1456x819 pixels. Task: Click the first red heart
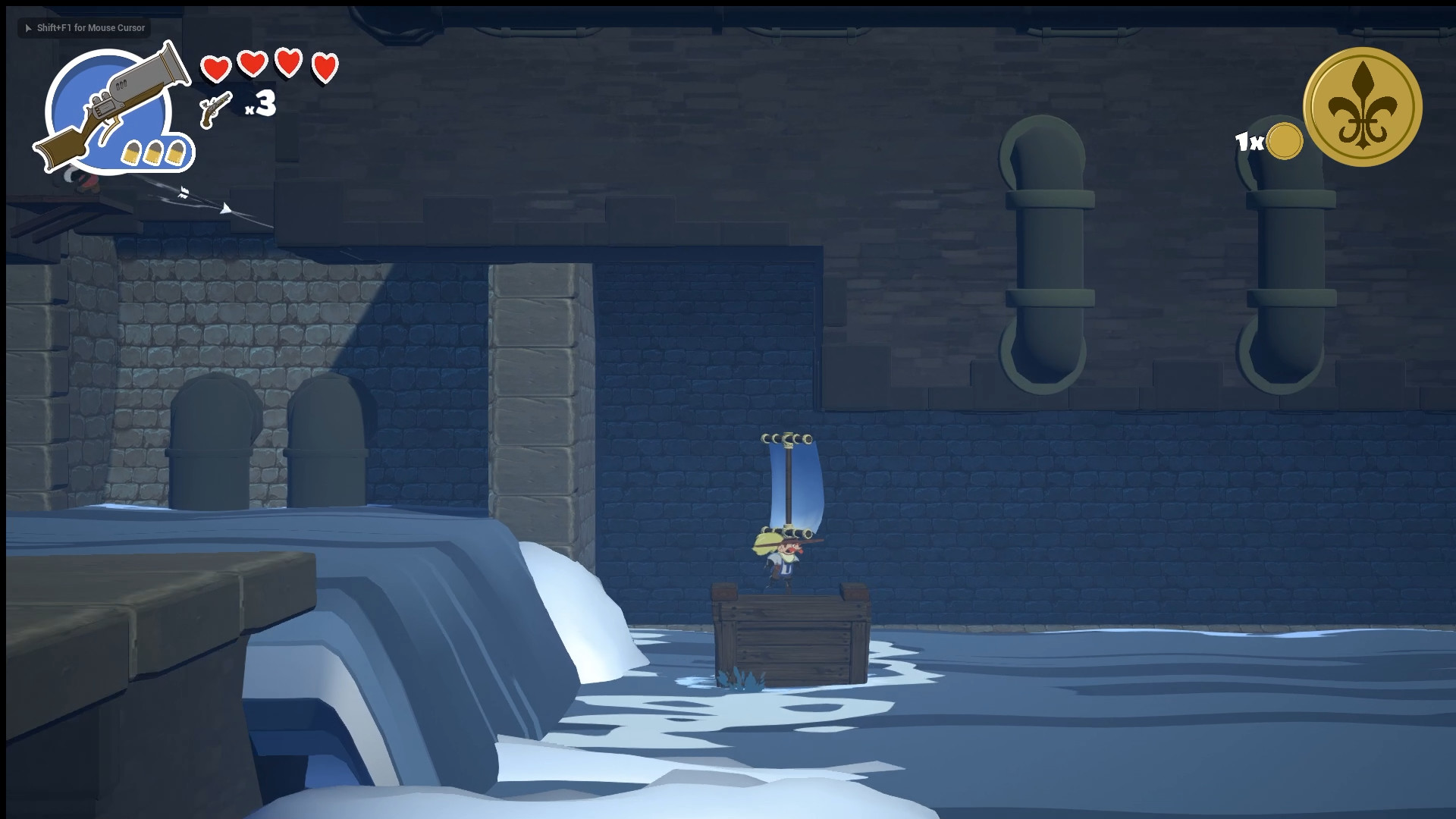pyautogui.click(x=217, y=68)
